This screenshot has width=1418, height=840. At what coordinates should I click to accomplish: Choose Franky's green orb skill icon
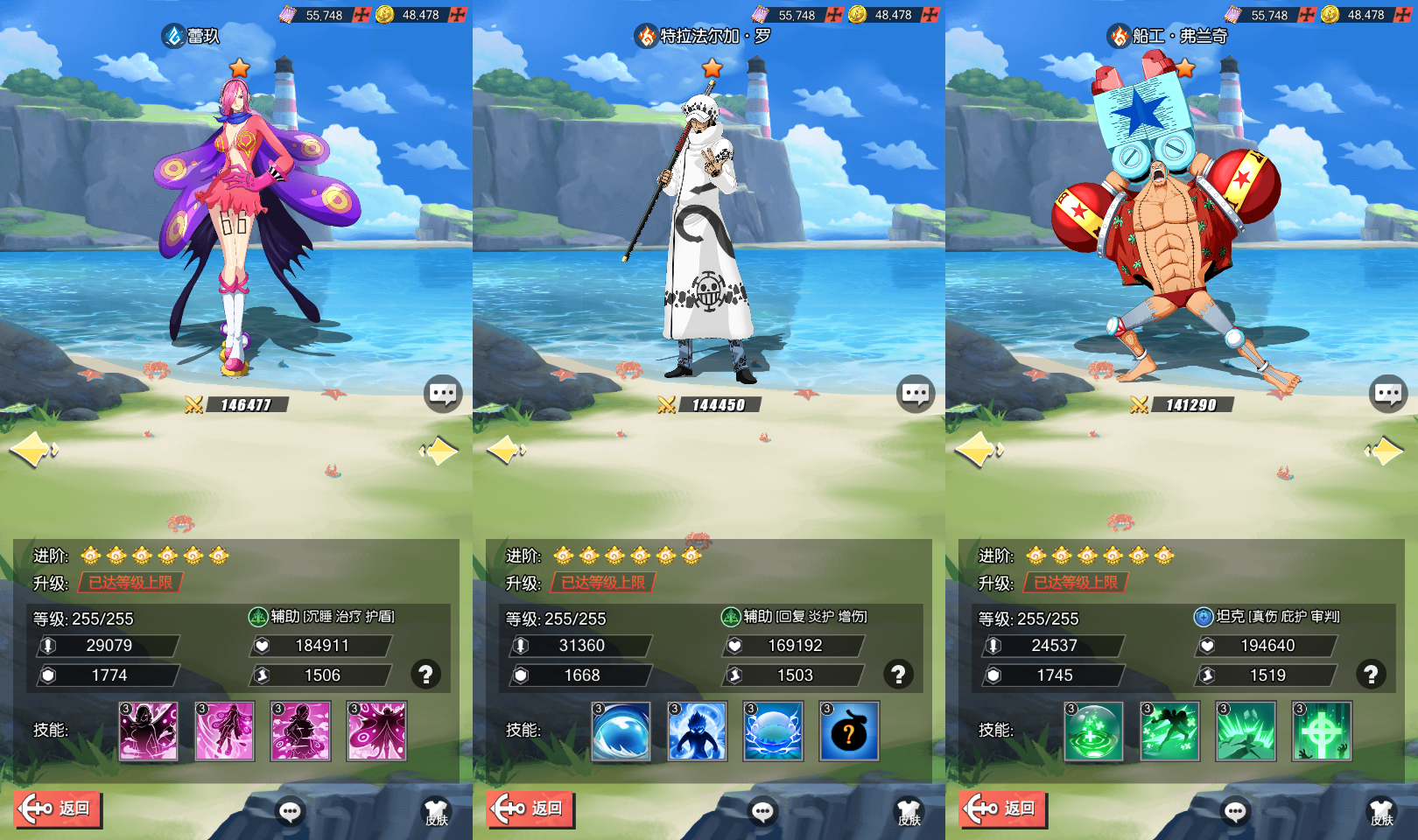pyautogui.click(x=1093, y=731)
